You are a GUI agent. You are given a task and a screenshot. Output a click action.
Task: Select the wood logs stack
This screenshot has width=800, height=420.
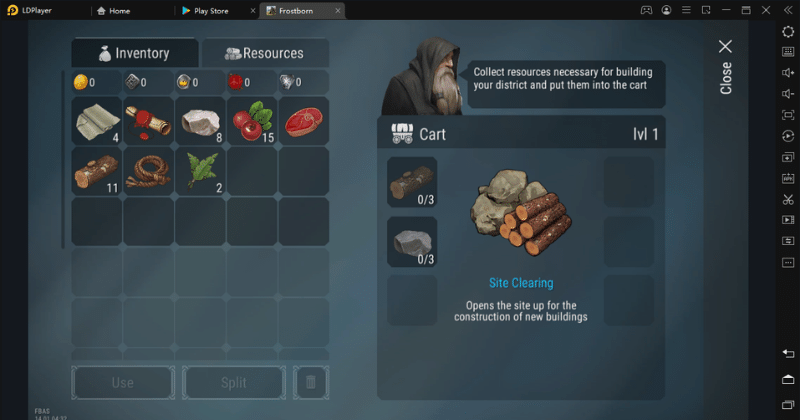coord(97,171)
